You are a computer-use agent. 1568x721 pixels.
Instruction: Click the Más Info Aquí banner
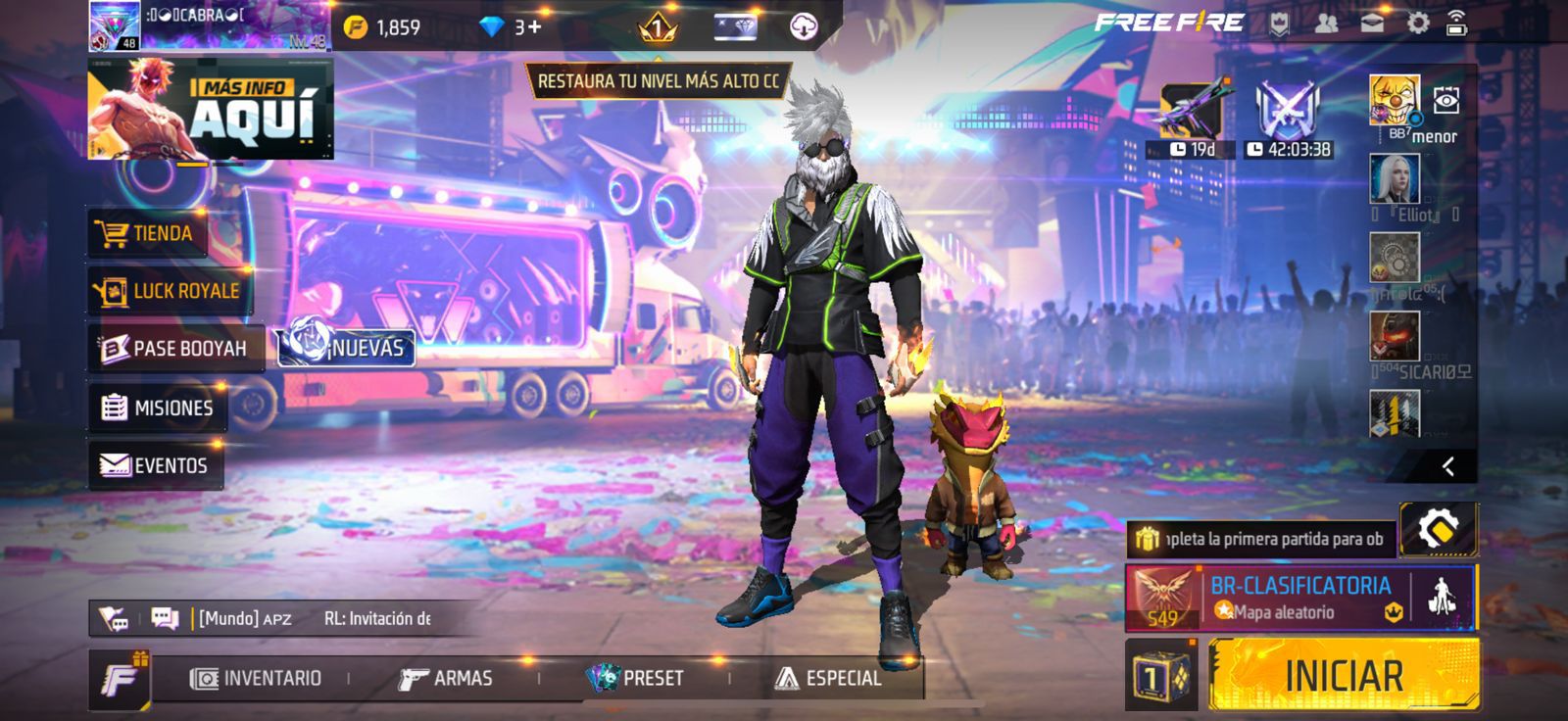click(x=211, y=109)
